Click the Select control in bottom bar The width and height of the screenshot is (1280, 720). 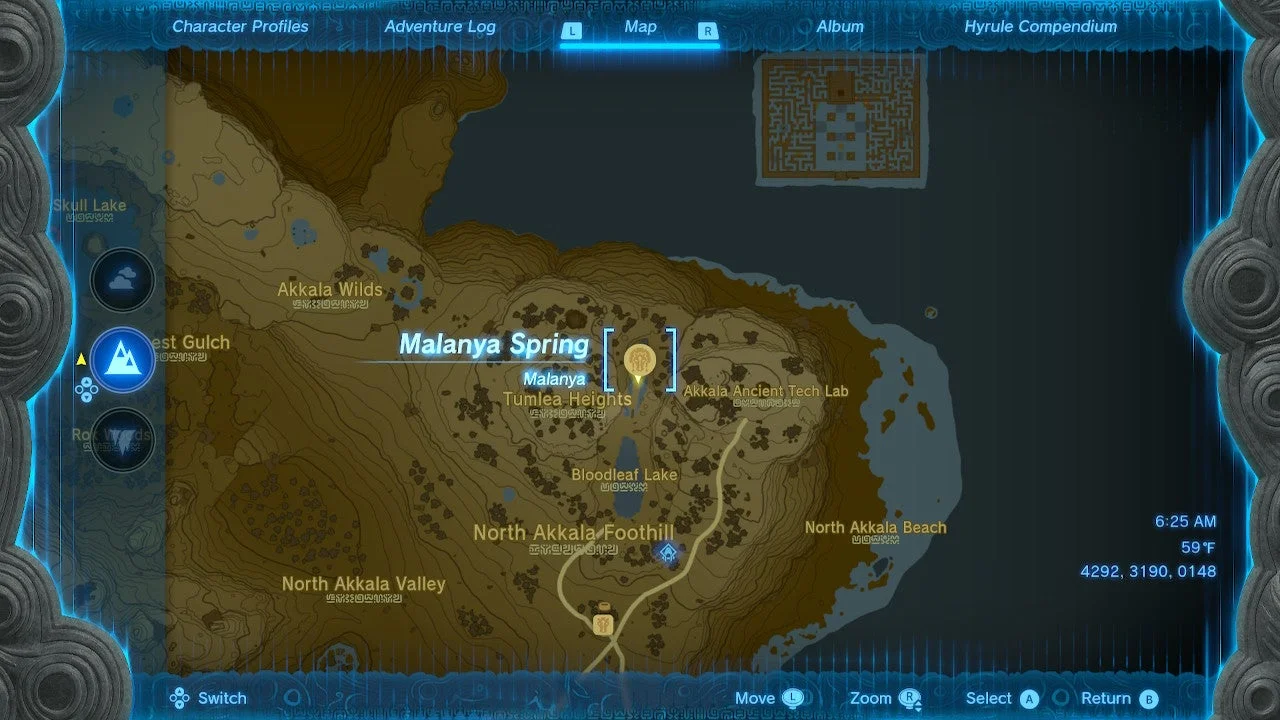[1000, 698]
